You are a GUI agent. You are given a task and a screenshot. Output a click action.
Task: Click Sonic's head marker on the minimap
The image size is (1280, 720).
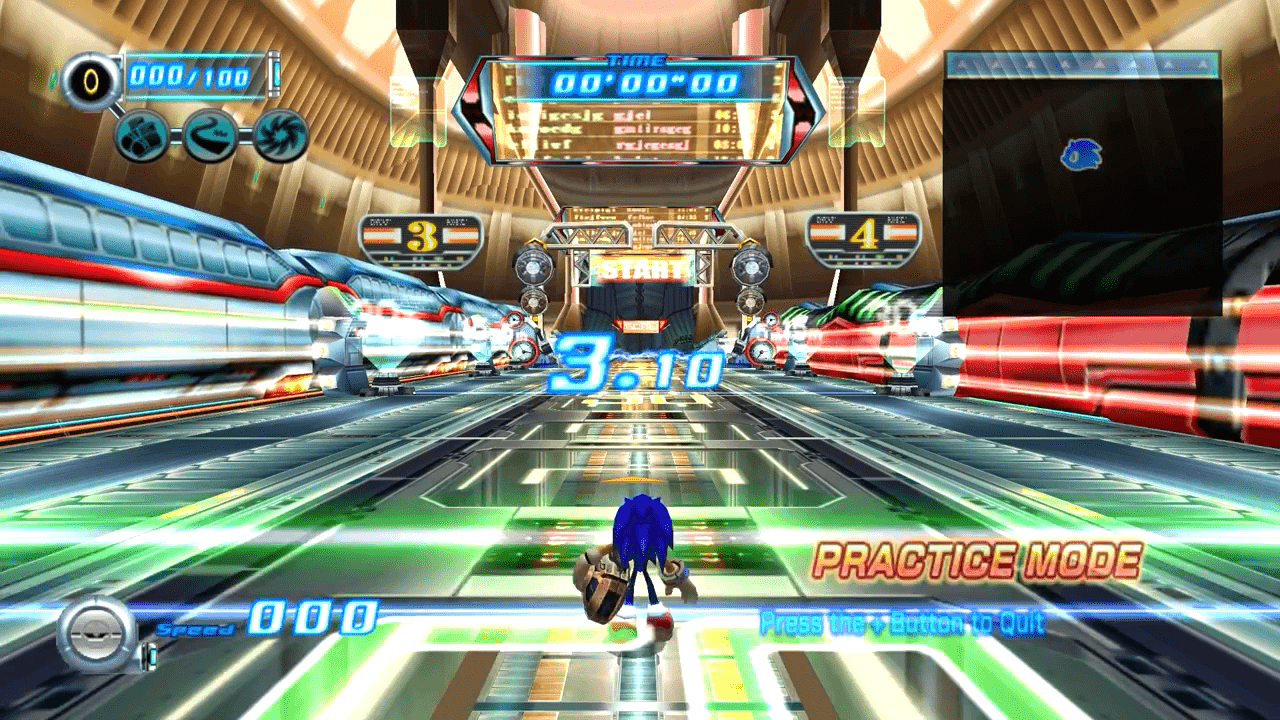click(x=1080, y=154)
